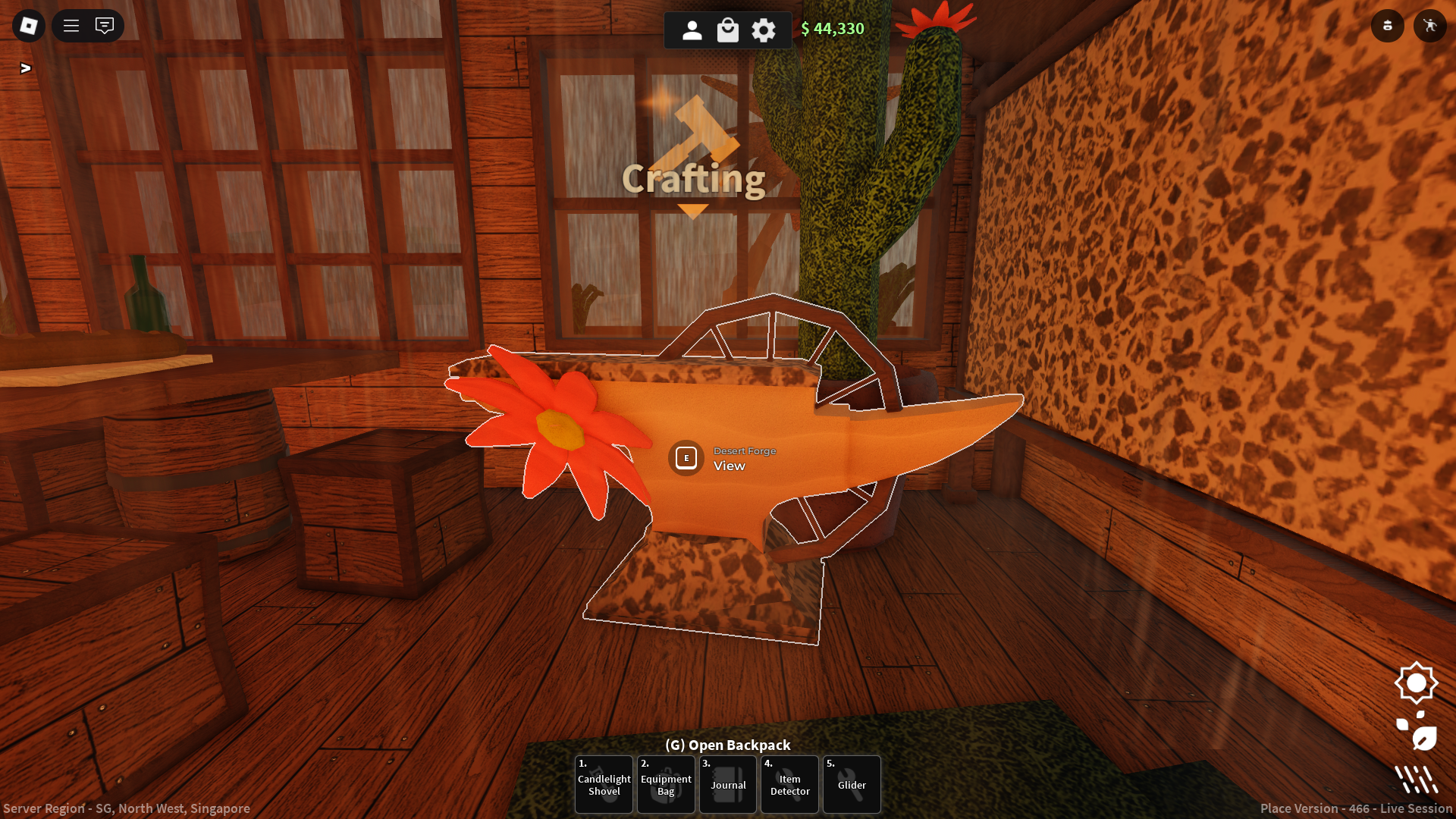Screen dimensions: 1456x819
Task: Select the Equipment Bag hotbar slot
Action: point(666,785)
